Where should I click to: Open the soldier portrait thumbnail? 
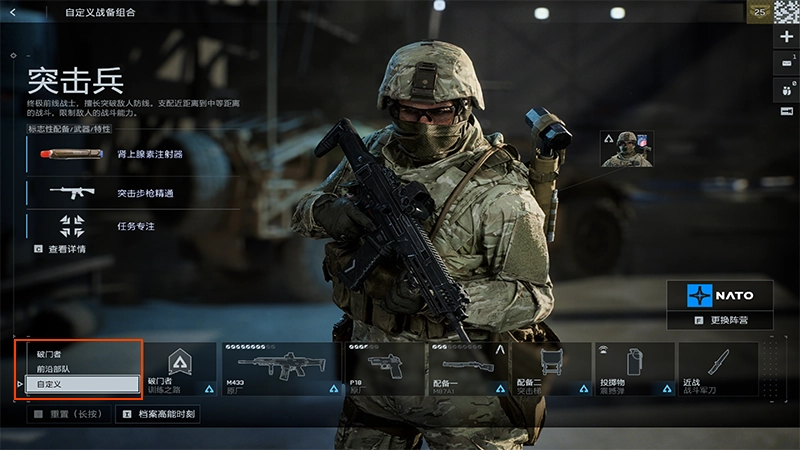(627, 149)
